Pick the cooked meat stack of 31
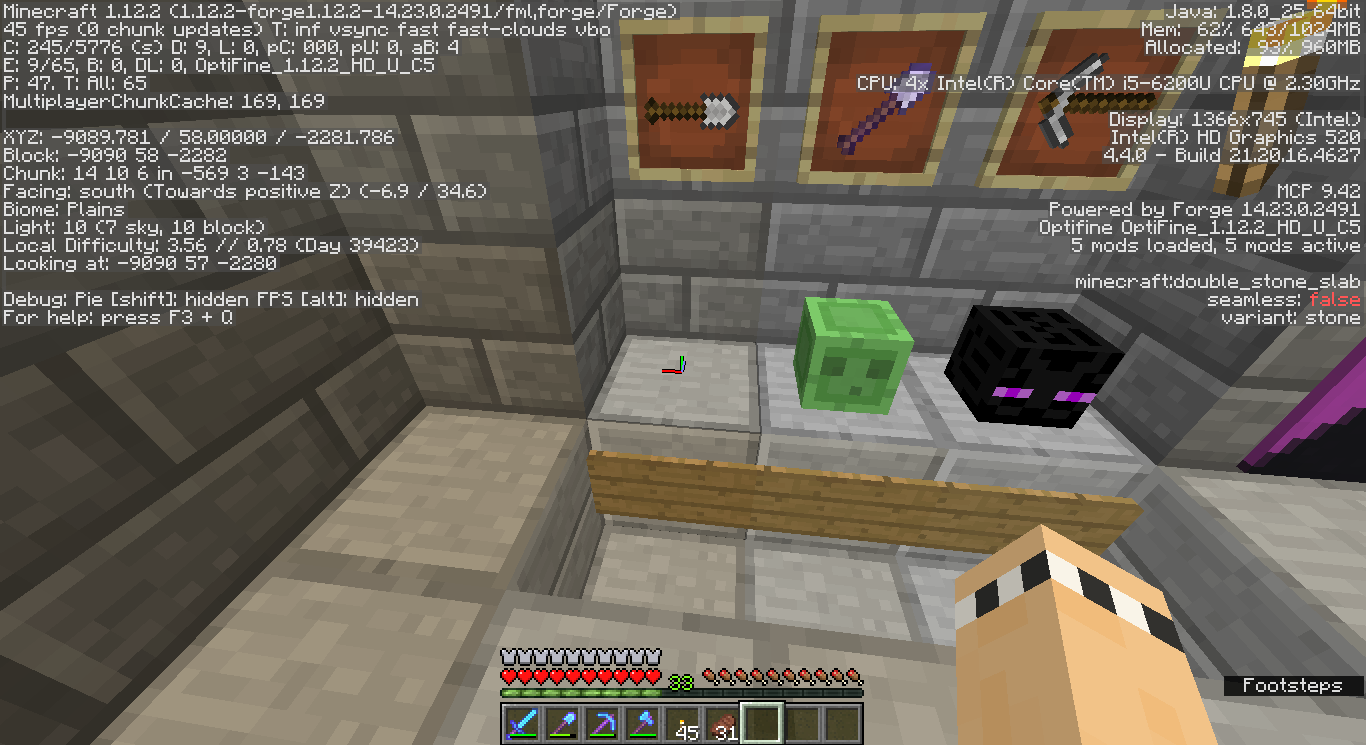The height and width of the screenshot is (745, 1366). (x=722, y=722)
